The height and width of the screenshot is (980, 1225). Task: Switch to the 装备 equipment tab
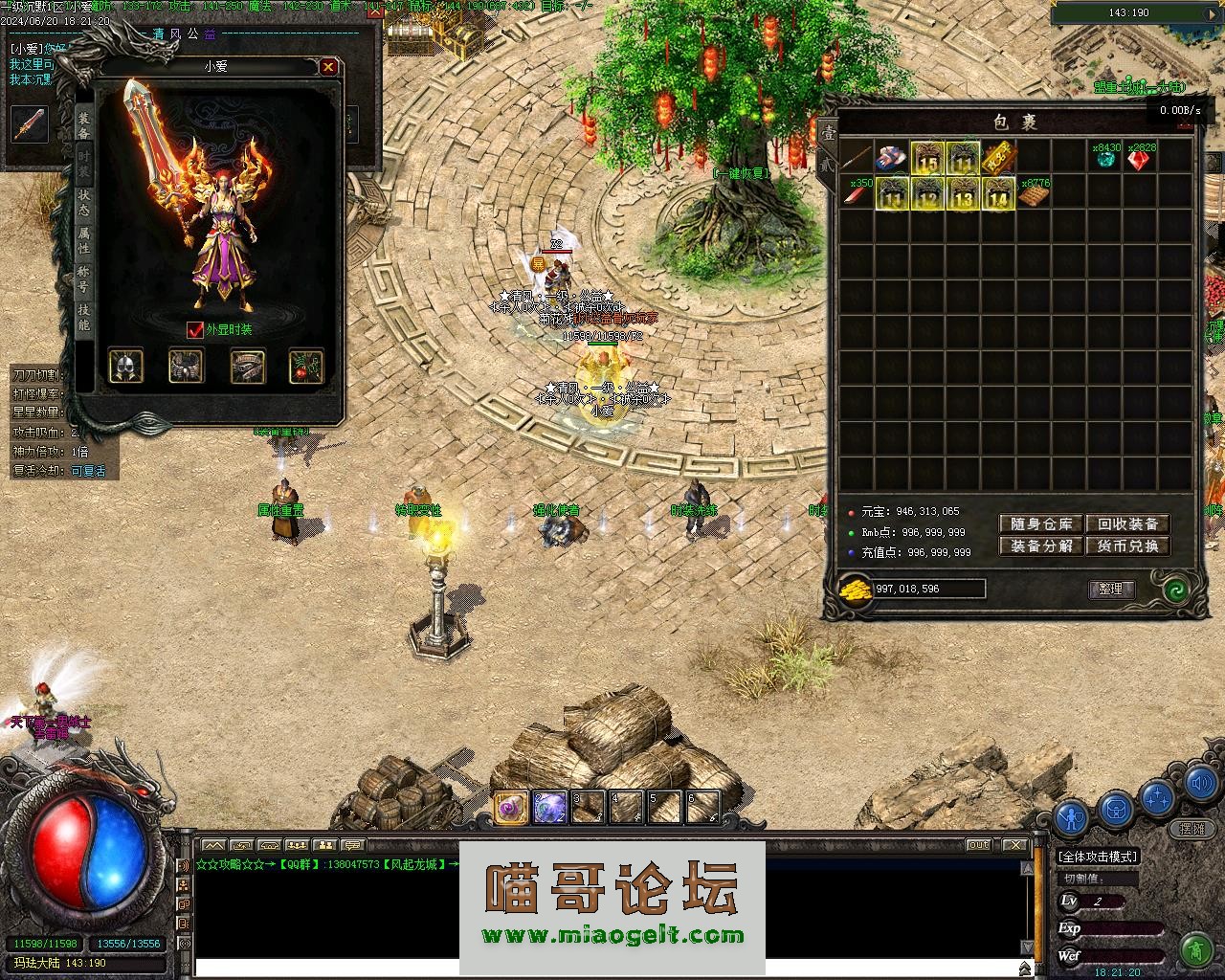click(84, 125)
